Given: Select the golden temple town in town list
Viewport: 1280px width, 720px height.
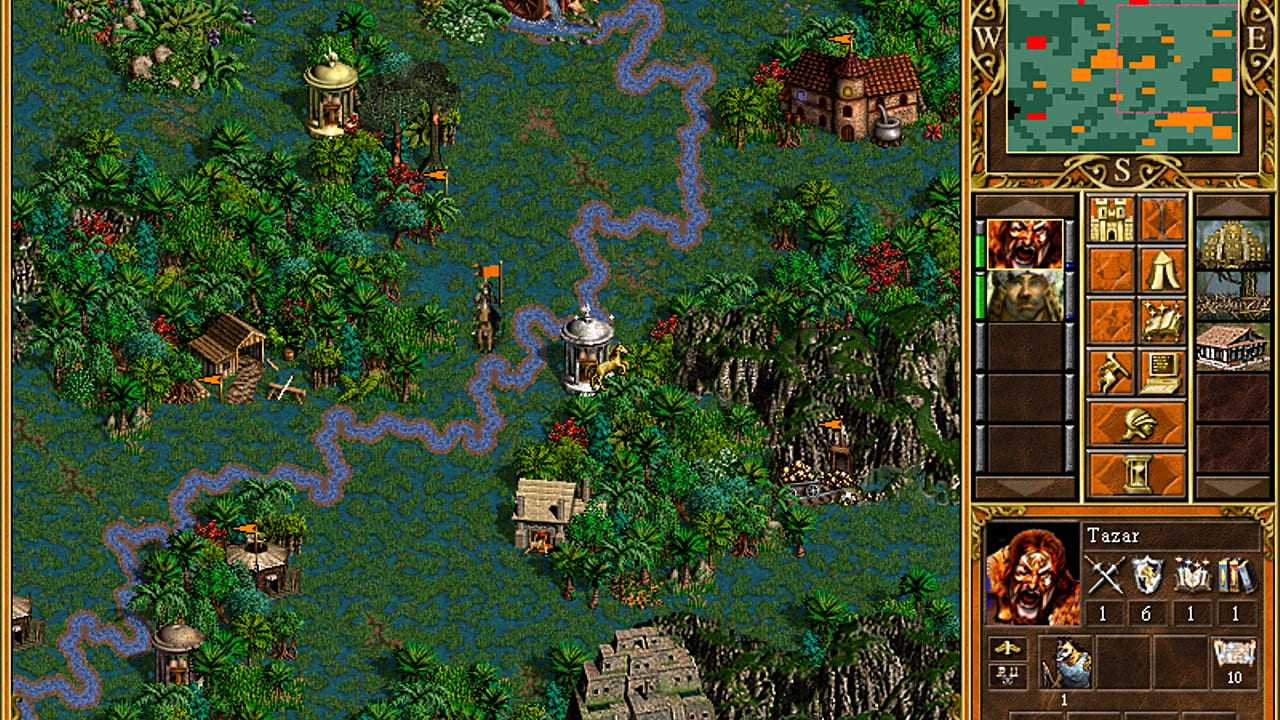Looking at the screenshot, I should click(1232, 245).
